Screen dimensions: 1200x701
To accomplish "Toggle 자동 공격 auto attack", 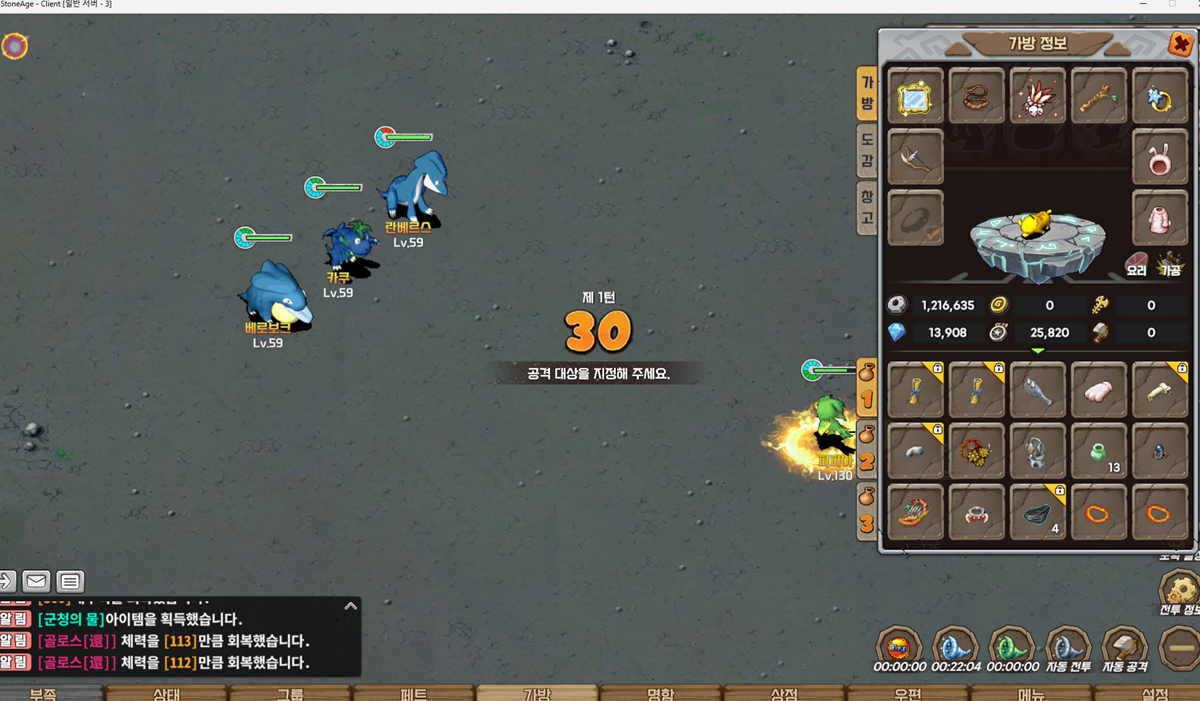I will click(x=1124, y=648).
